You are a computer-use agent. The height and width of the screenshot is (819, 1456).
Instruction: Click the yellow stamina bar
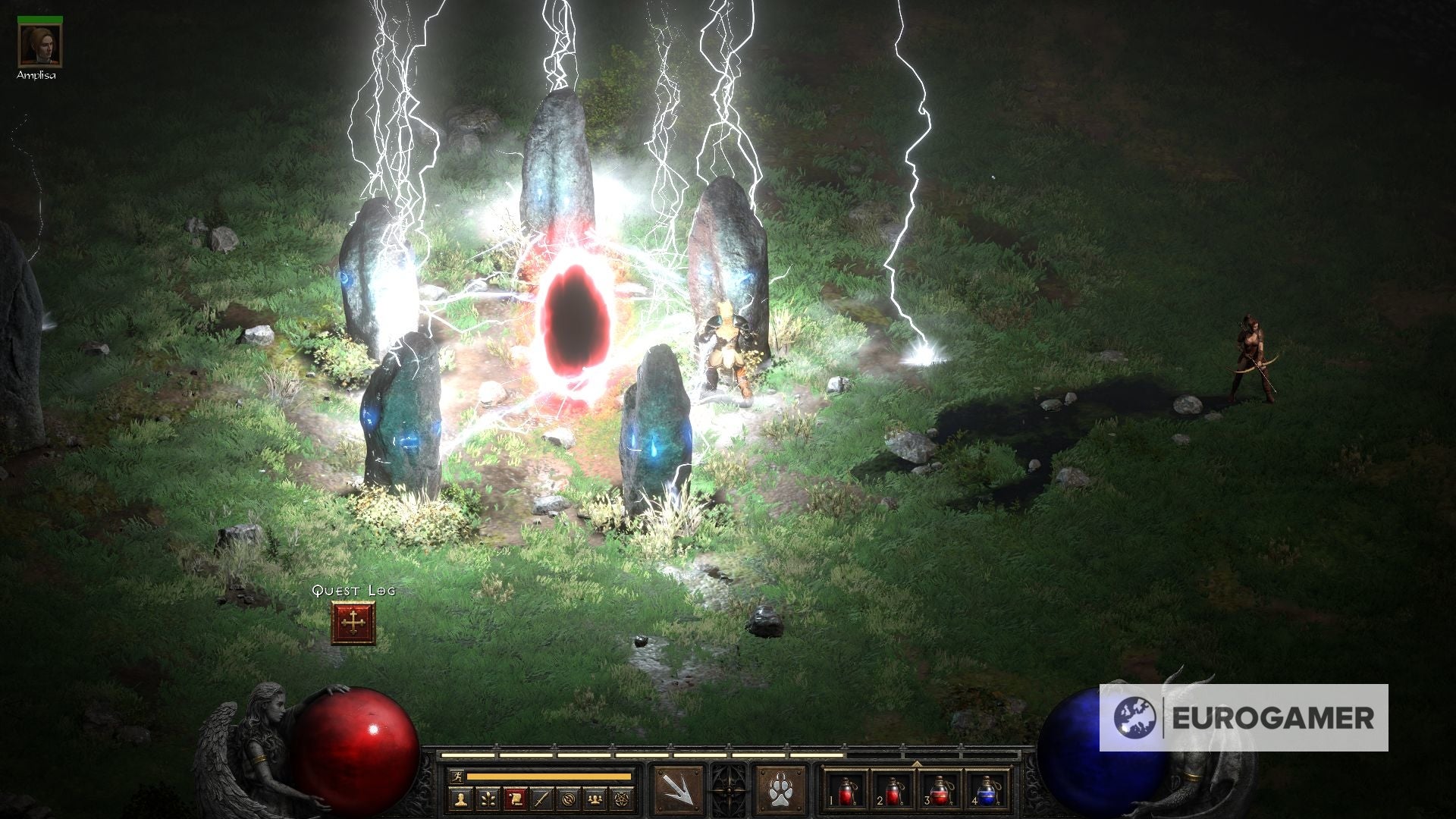tap(548, 776)
